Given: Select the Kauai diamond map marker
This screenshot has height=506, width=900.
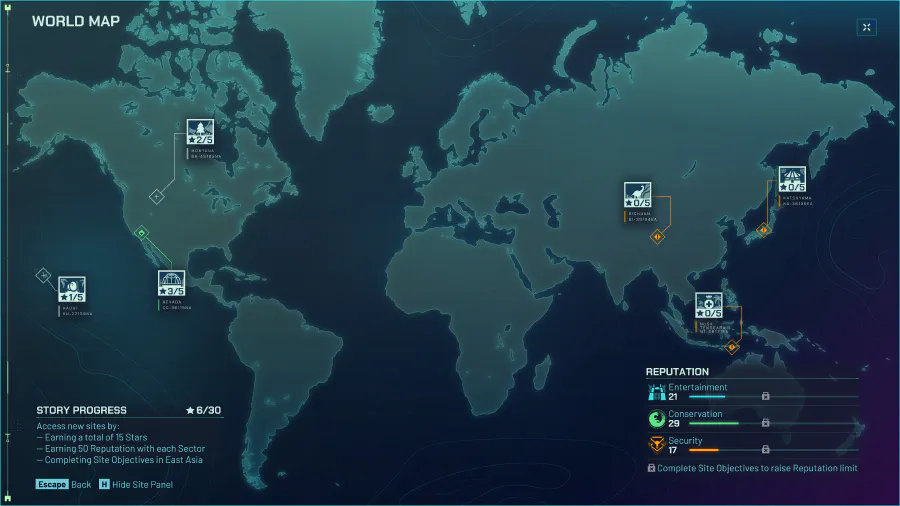Looking at the screenshot, I should click(x=43, y=274).
